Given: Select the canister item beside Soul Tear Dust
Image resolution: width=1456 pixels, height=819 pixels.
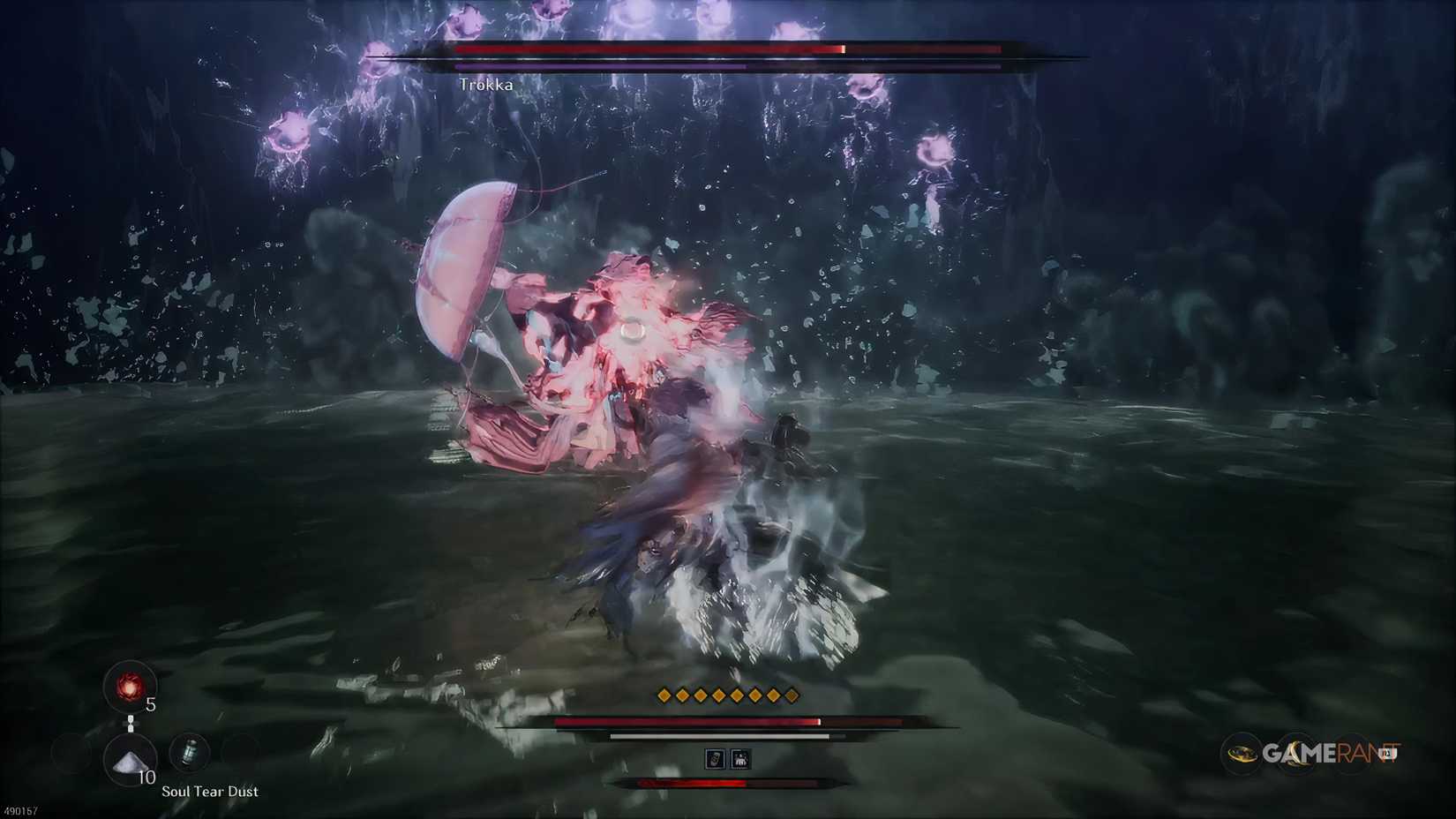Looking at the screenshot, I should (x=190, y=752).
